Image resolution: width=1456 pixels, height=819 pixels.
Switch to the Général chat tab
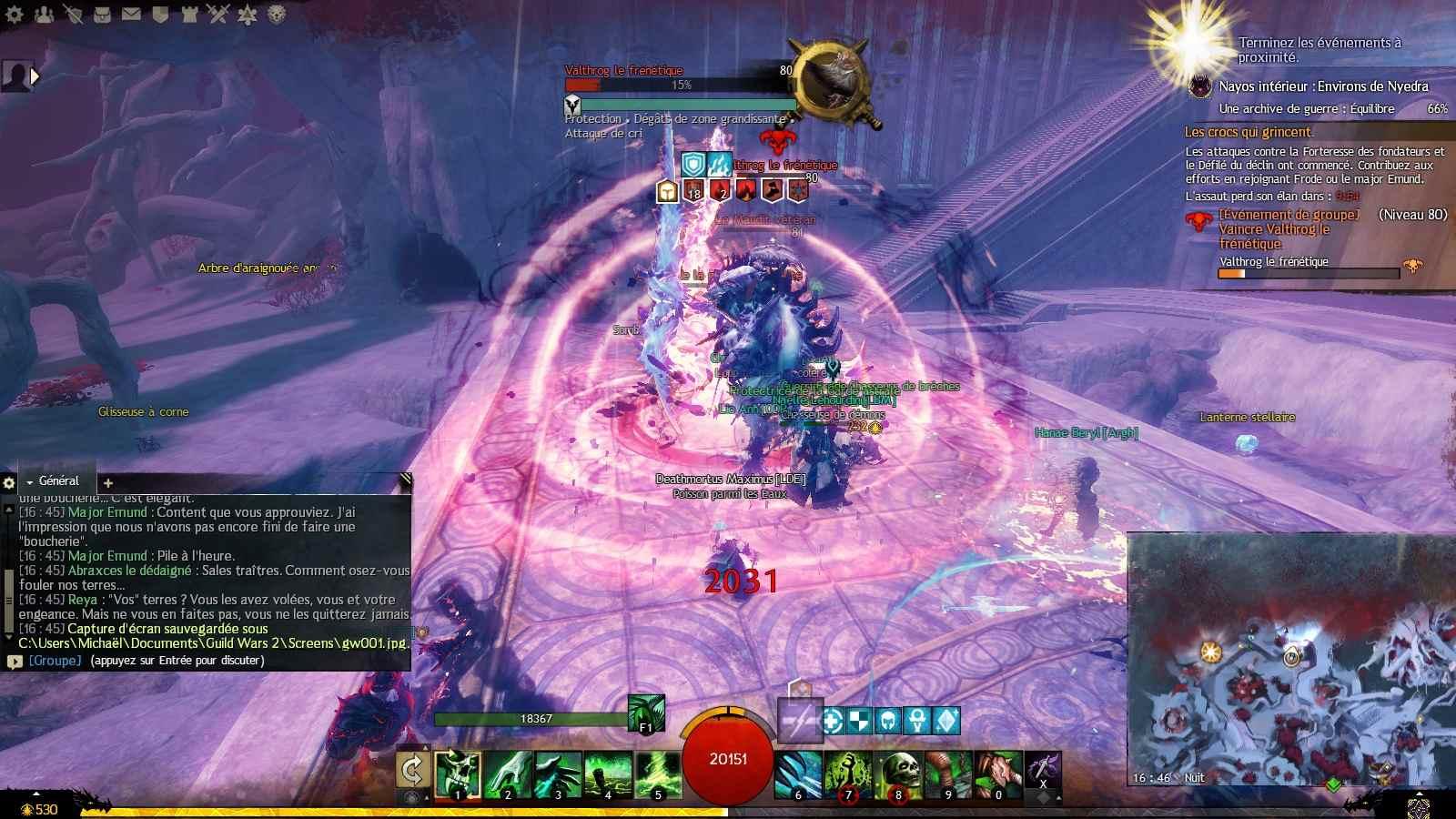(58, 481)
